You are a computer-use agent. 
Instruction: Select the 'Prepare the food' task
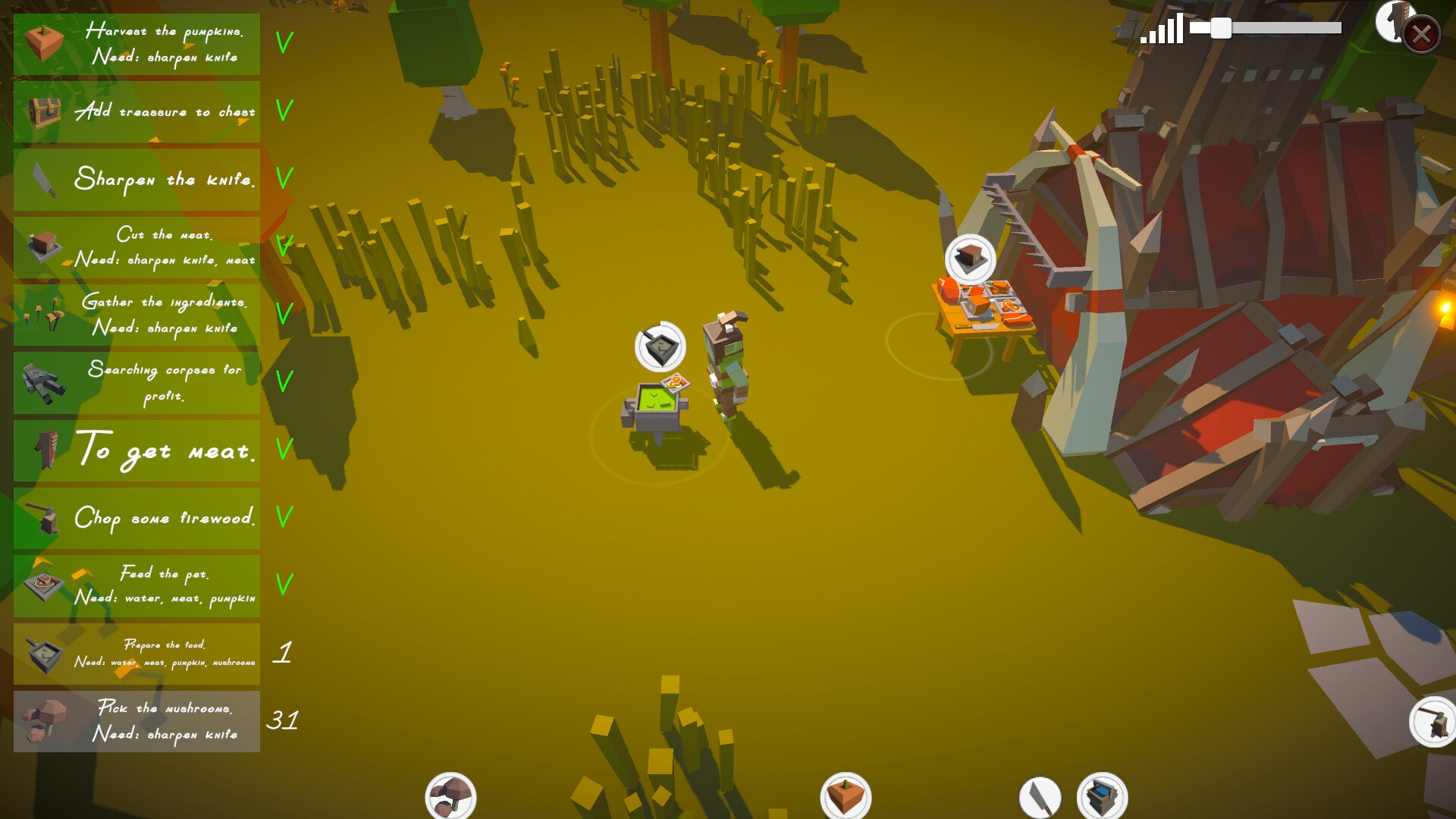(137, 654)
